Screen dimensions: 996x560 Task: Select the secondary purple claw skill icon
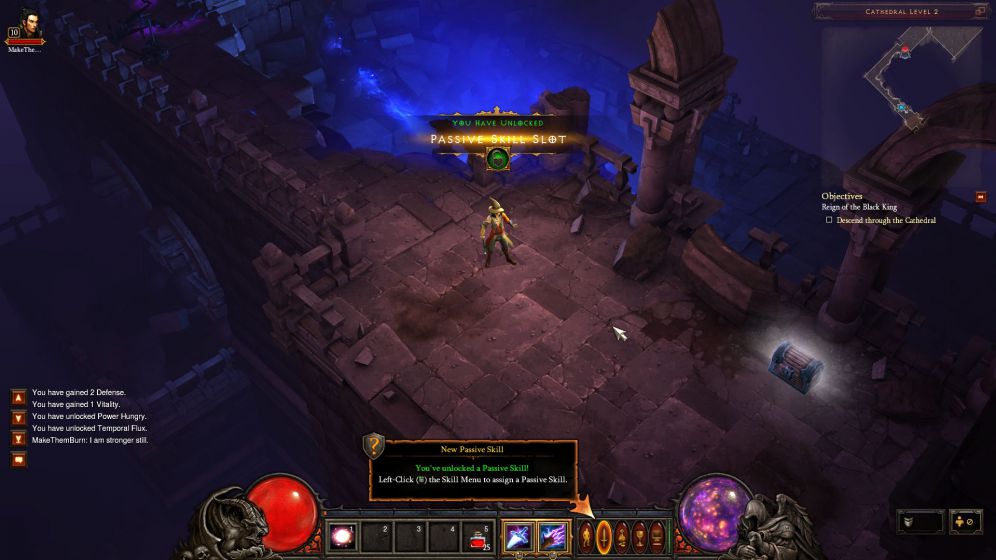tap(552, 537)
